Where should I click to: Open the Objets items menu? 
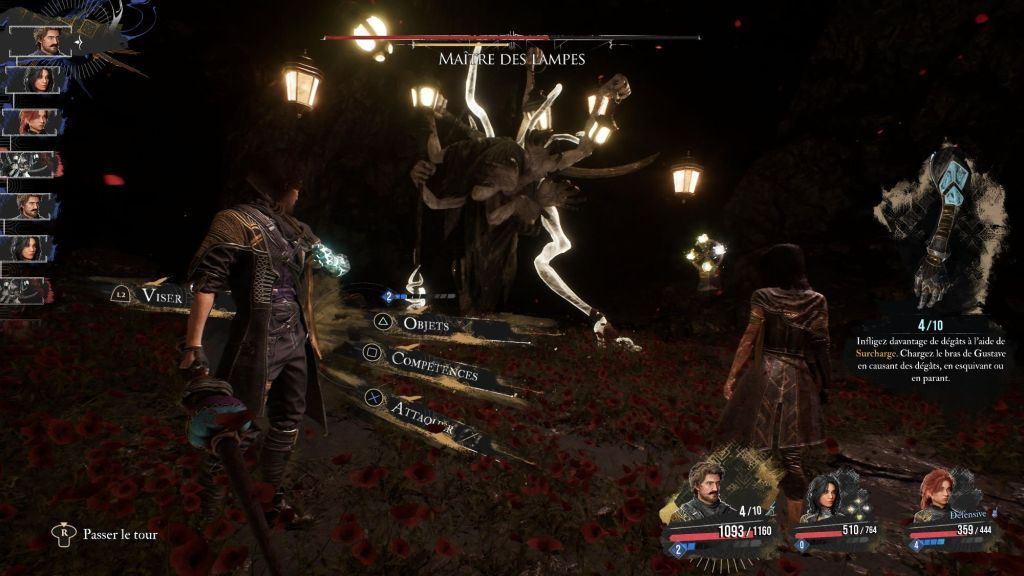[x=425, y=325]
